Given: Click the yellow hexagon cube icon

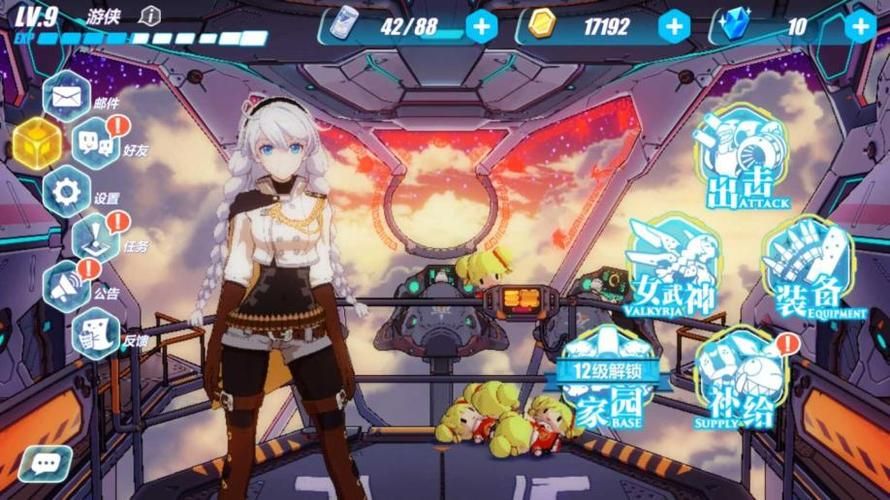Looking at the screenshot, I should point(36,143).
